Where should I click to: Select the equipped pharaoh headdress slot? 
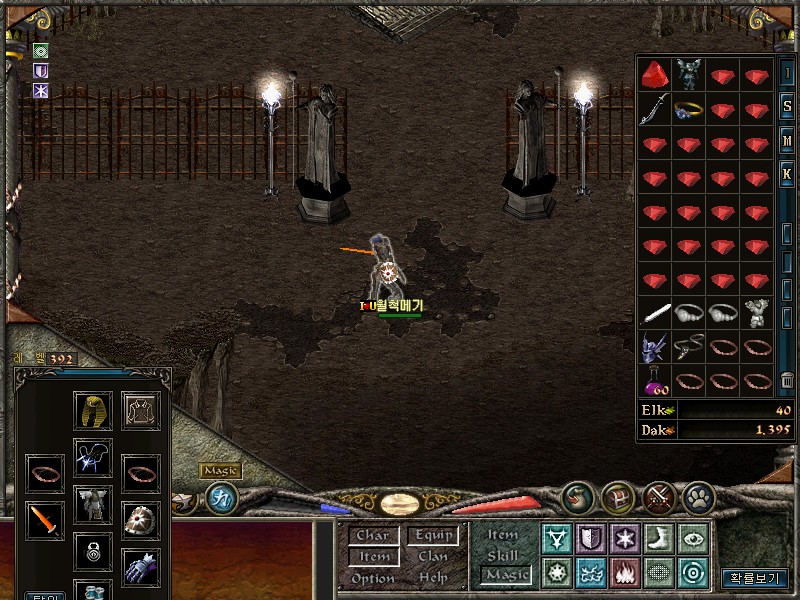pyautogui.click(x=93, y=409)
